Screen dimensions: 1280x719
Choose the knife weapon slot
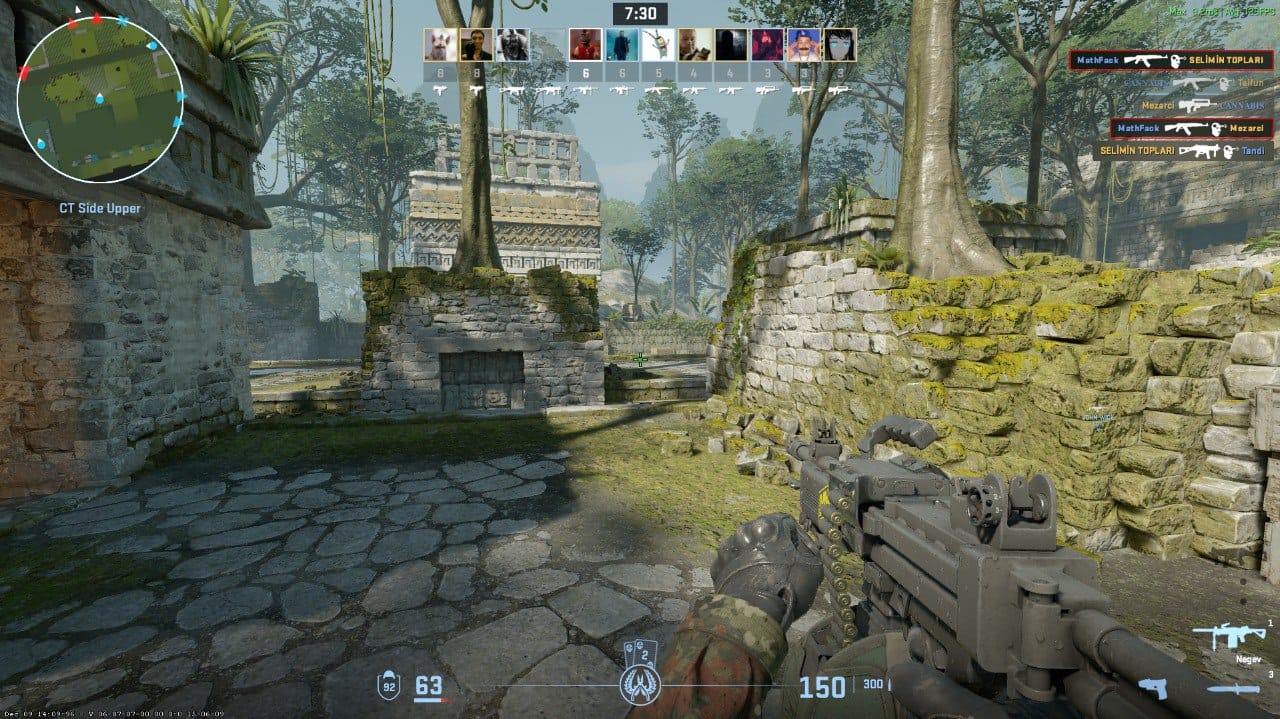click(x=1232, y=689)
